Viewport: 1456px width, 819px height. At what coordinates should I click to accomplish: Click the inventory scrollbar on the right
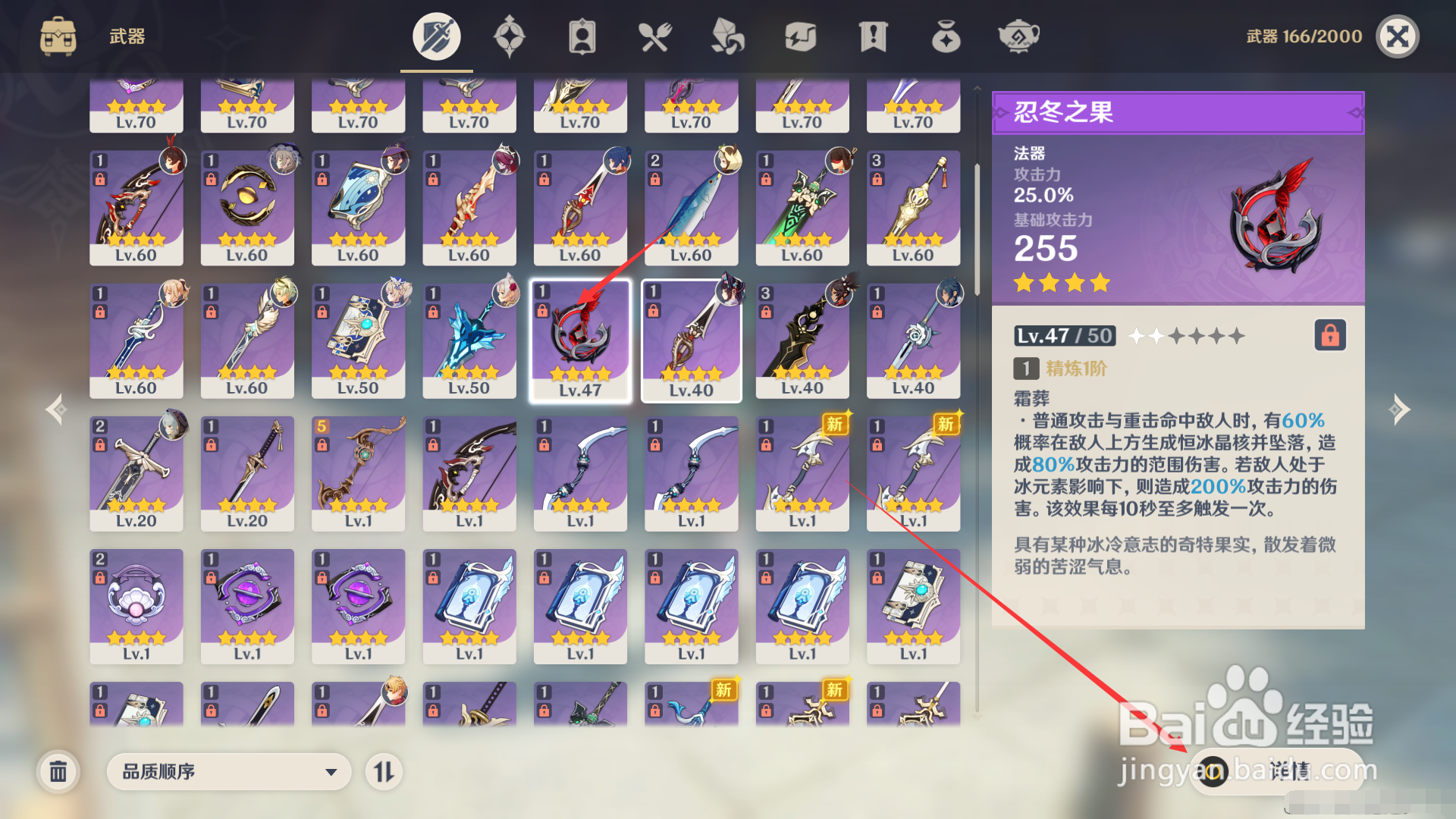coord(977,227)
